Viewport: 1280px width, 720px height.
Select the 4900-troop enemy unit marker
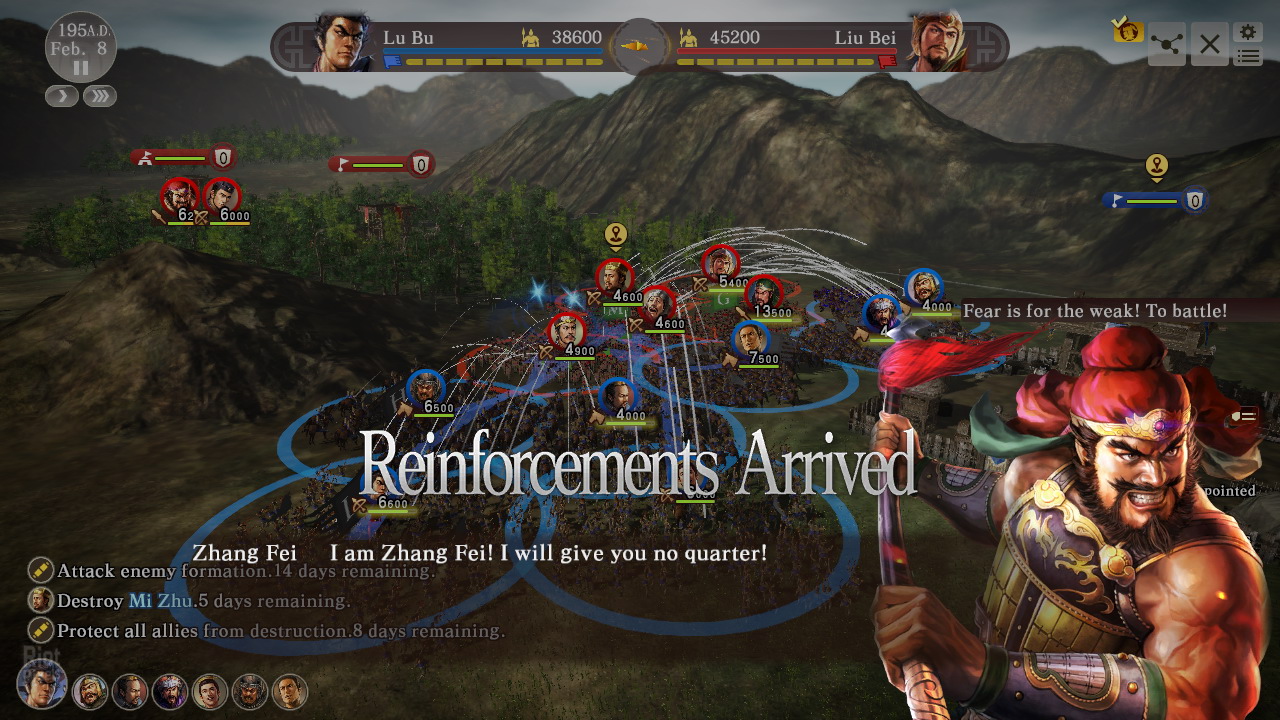click(x=567, y=332)
